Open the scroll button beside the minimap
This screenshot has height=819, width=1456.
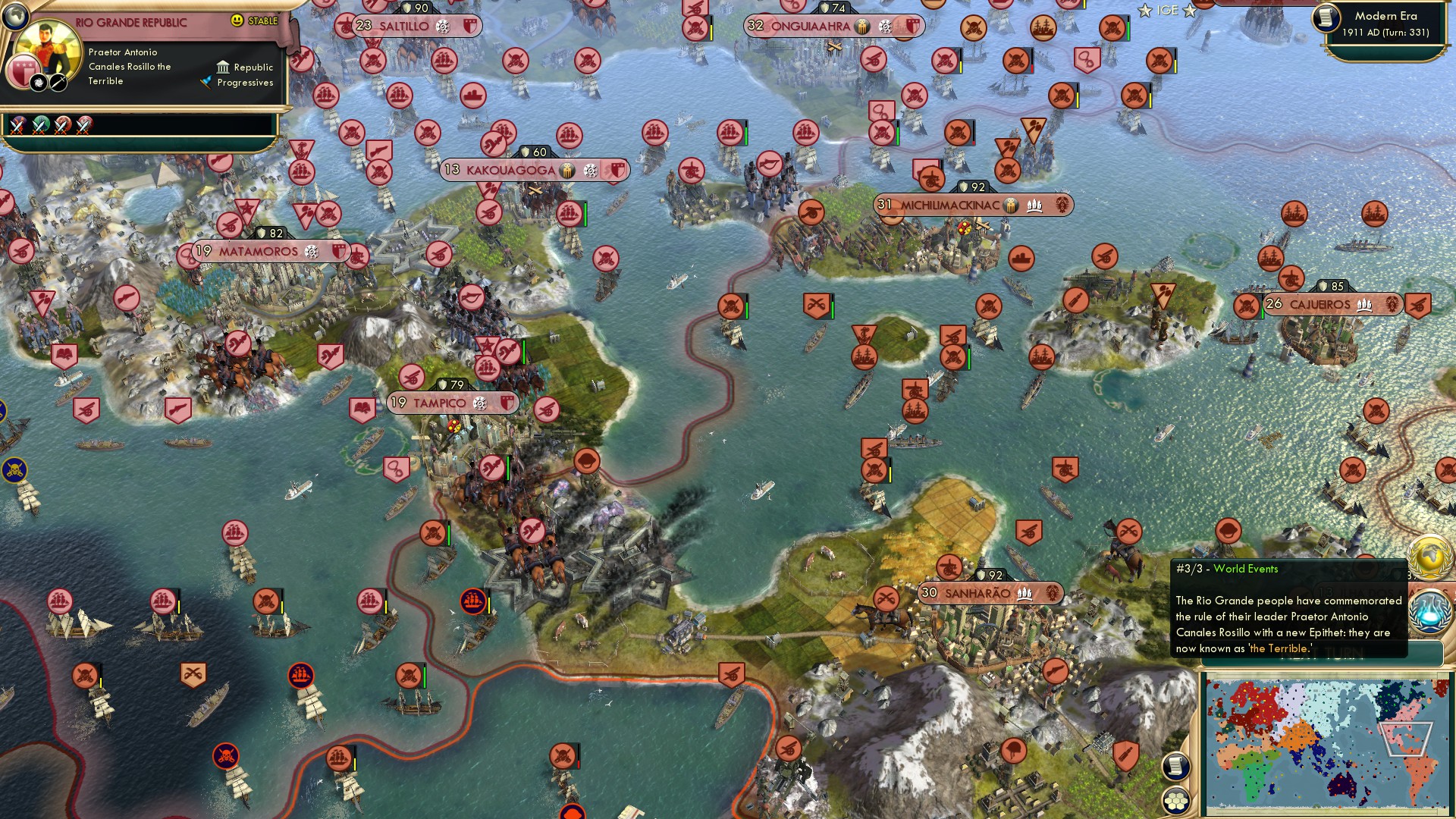(1175, 767)
